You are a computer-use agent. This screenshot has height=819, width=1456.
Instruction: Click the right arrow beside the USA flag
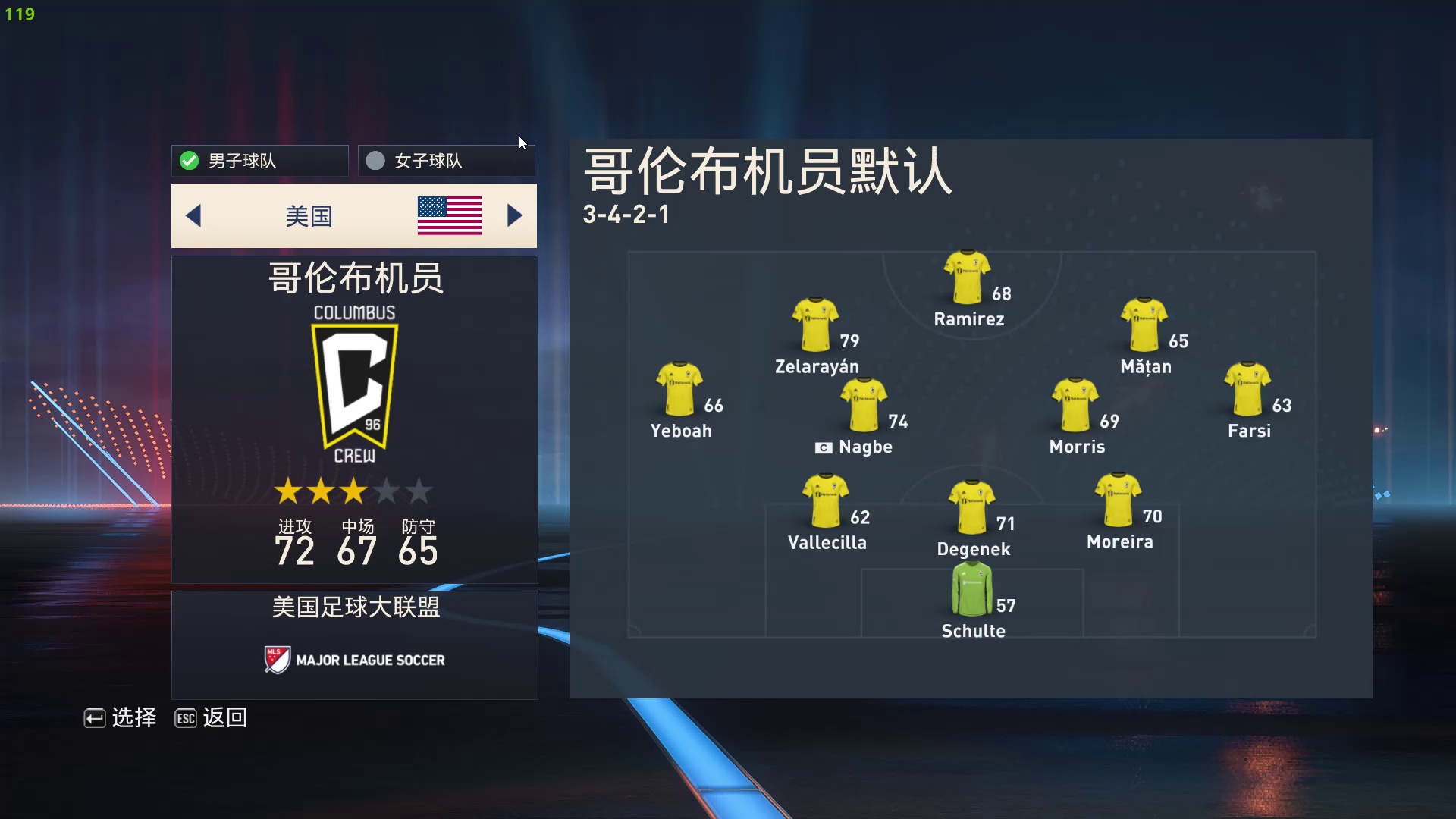[515, 215]
